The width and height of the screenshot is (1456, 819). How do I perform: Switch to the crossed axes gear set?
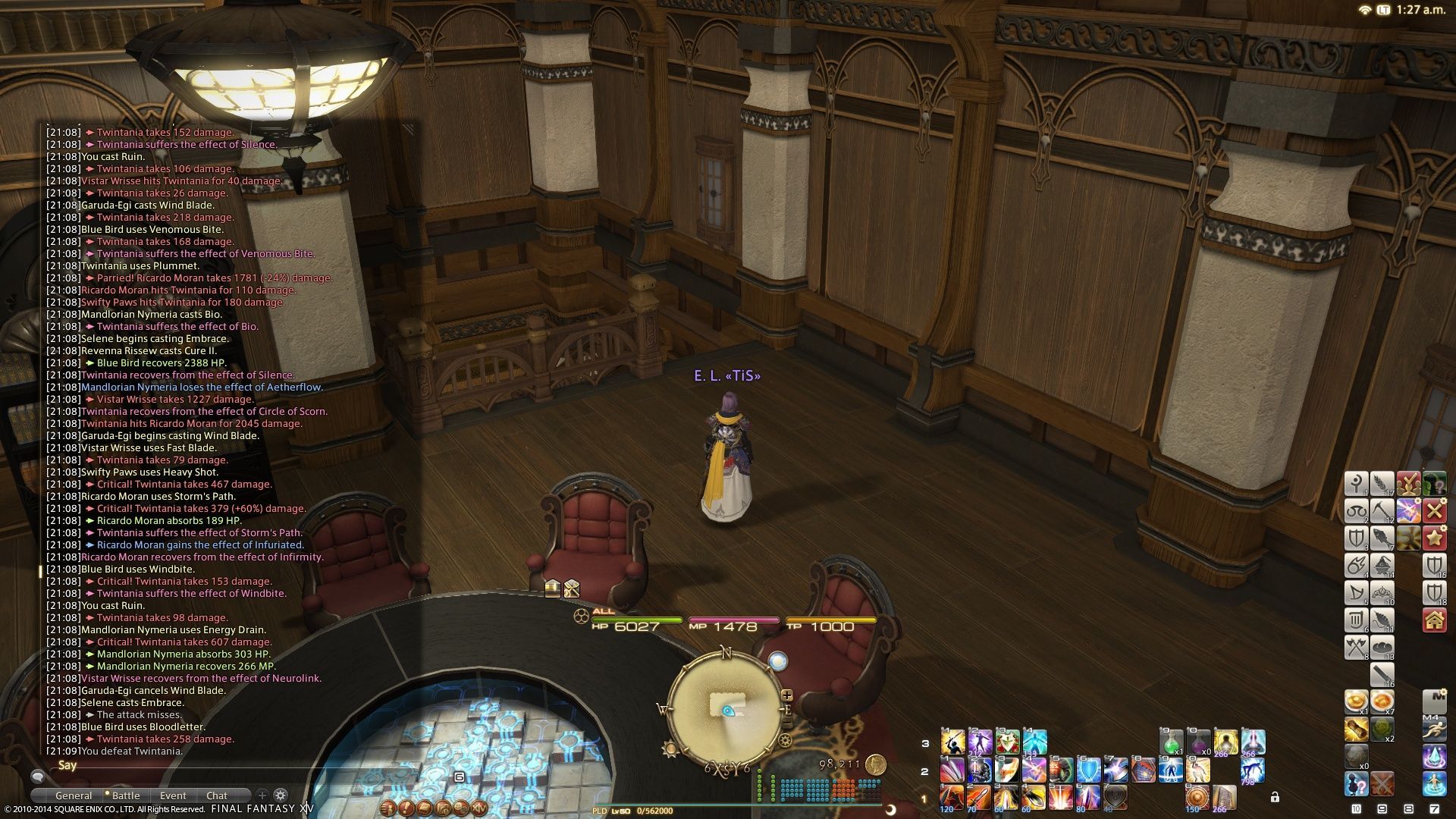1356,647
